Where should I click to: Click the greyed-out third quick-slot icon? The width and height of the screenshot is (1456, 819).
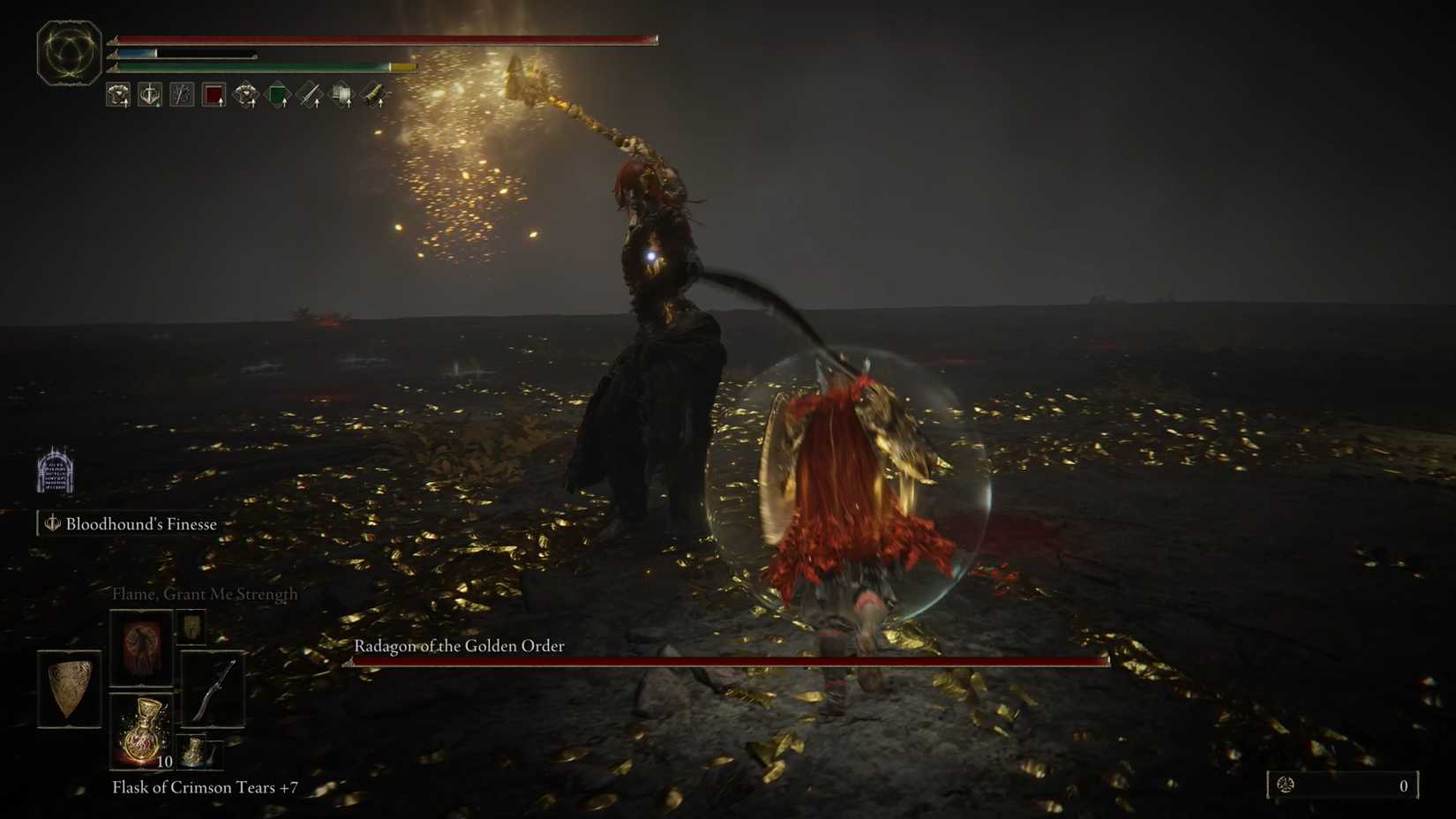point(183,94)
